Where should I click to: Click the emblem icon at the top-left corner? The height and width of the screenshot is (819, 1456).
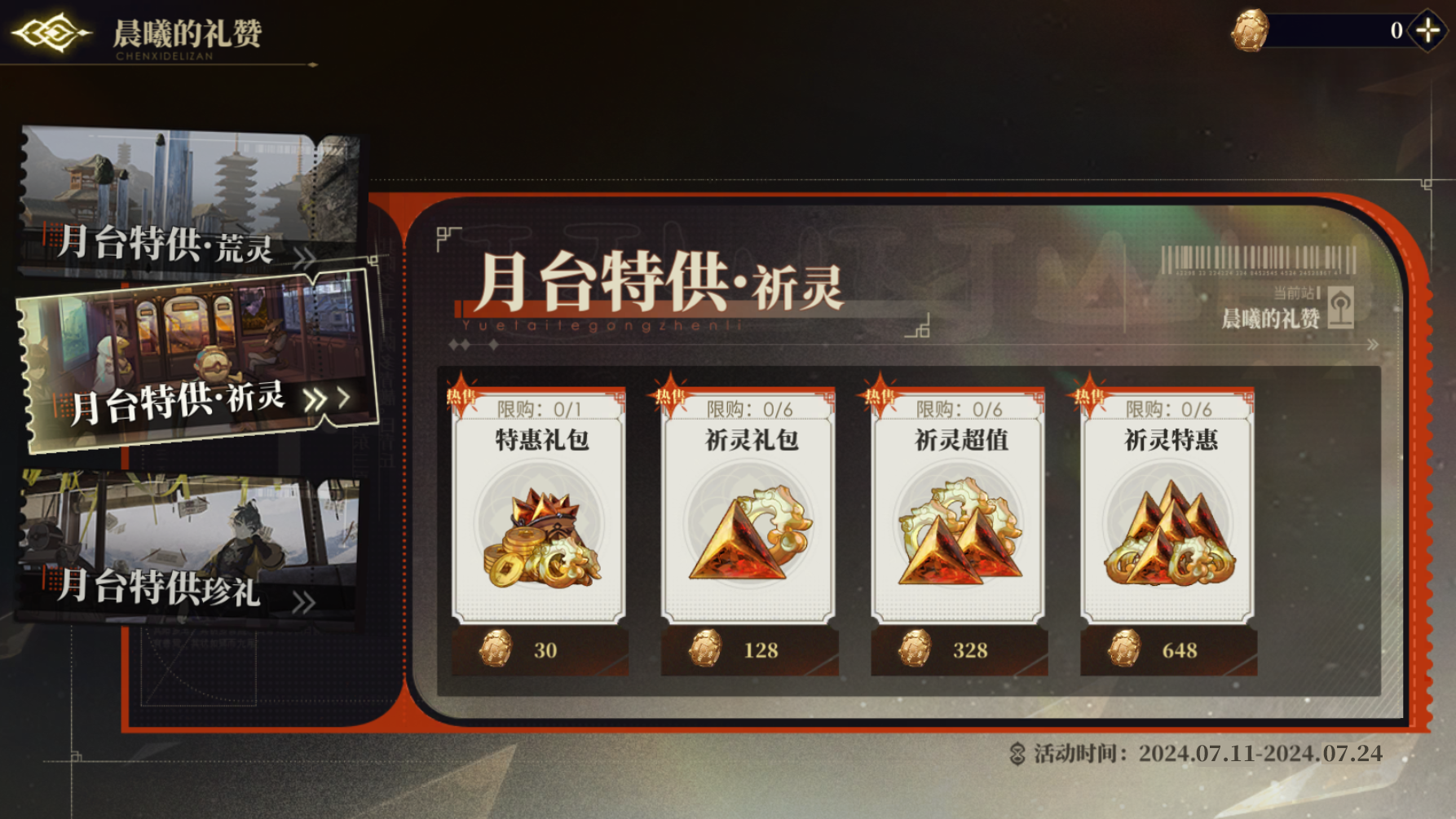[53, 33]
